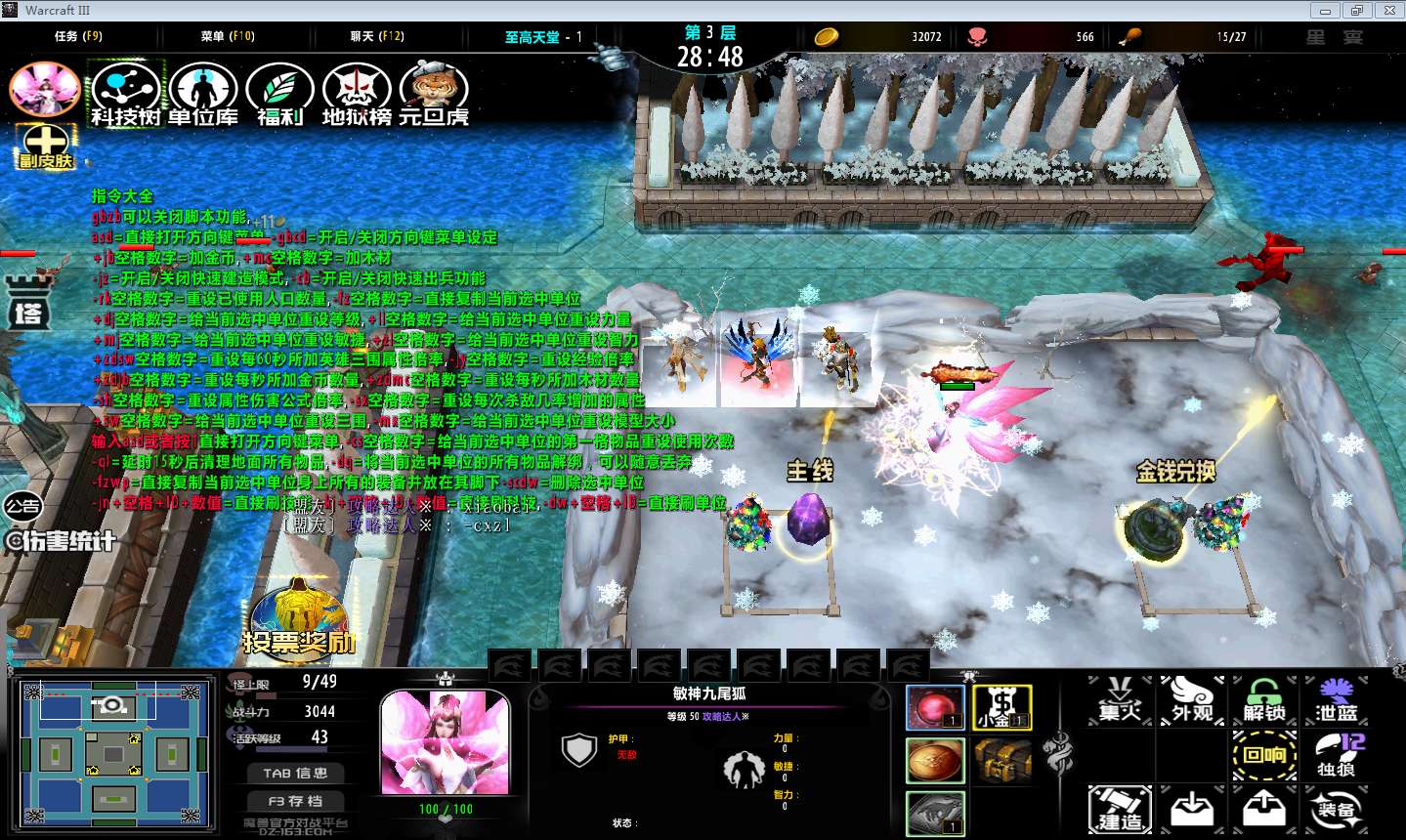Click on the minimap
Screen dimensions: 1406x840
click(114, 754)
